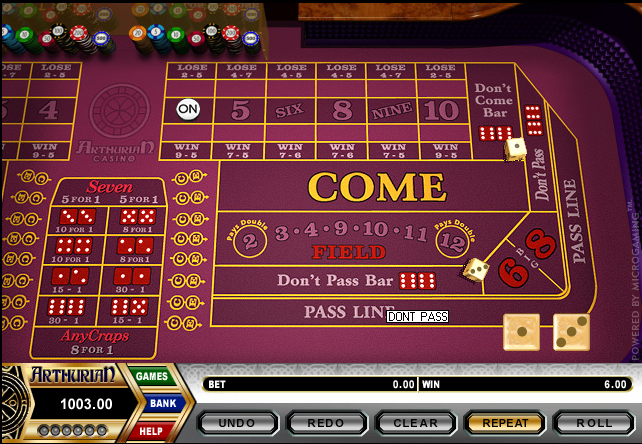Redo the last undone bet
This screenshot has height=444, width=642.
pos(327,423)
